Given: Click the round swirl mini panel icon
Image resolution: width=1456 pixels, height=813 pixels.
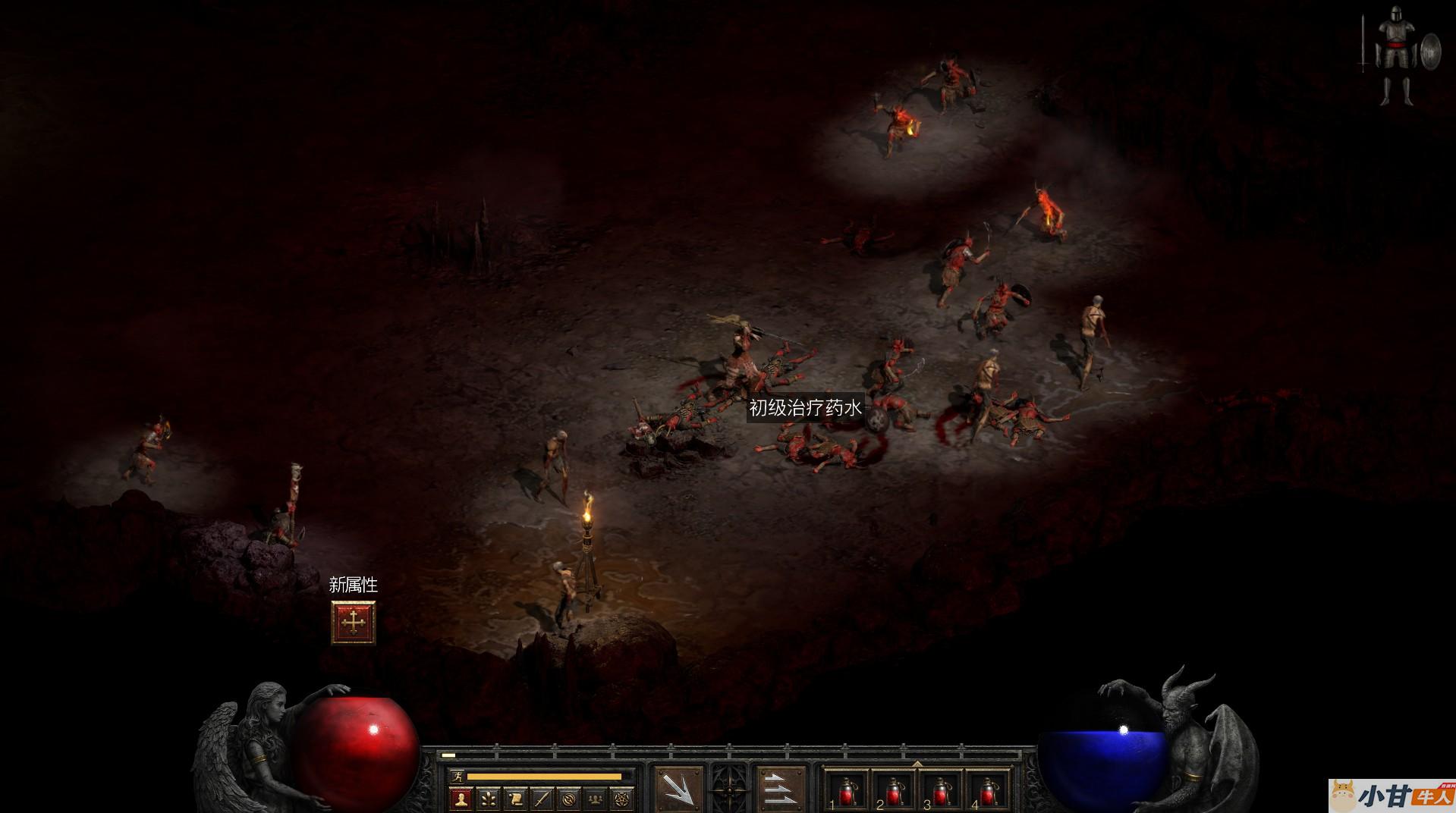Looking at the screenshot, I should [570, 798].
